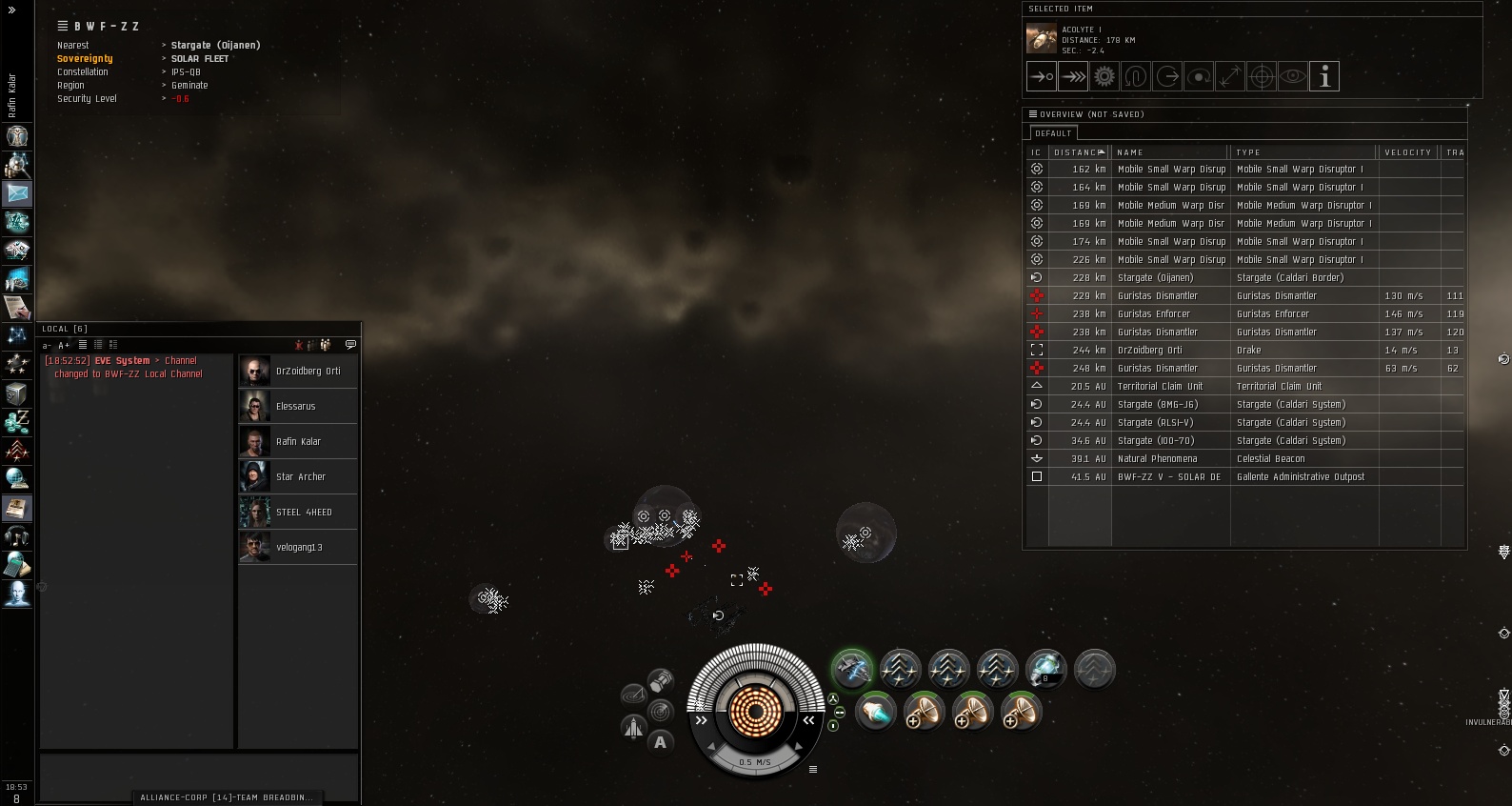This screenshot has height=806, width=1512.
Task: Select Elessarus in the Local member list
Action: 295,407
